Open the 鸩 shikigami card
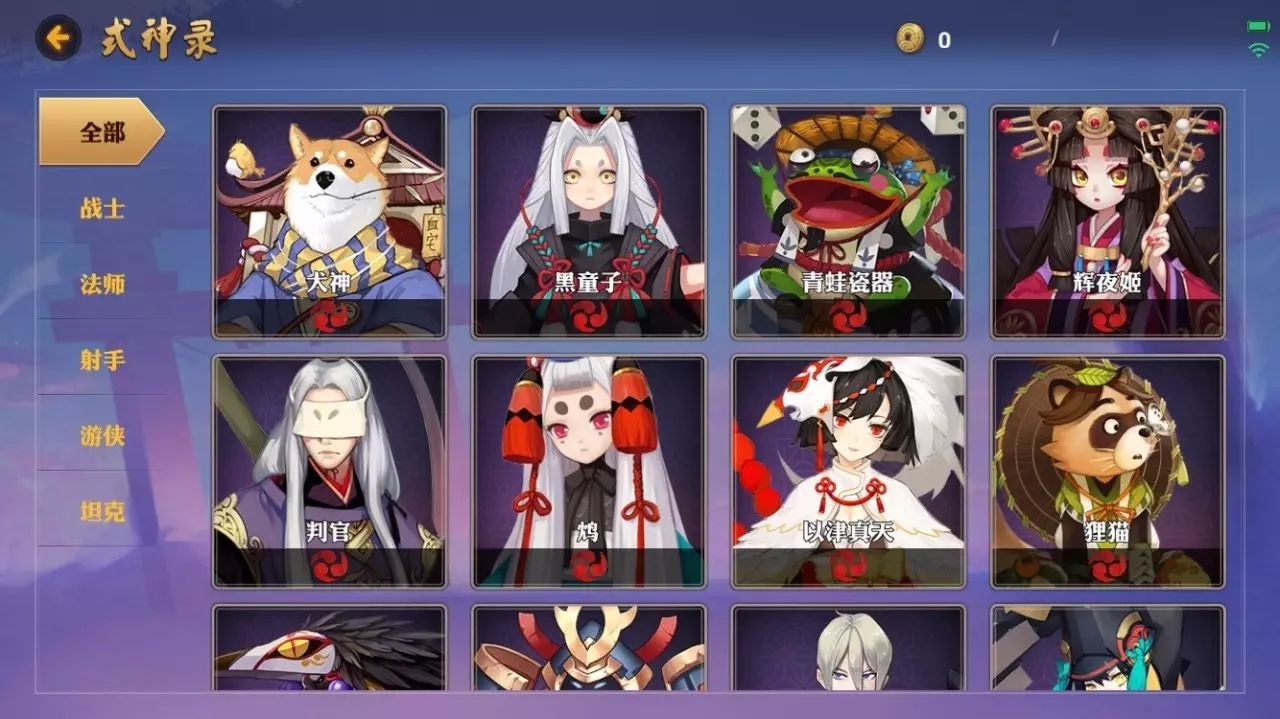Screen dimensions: 1280x719 tap(589, 472)
